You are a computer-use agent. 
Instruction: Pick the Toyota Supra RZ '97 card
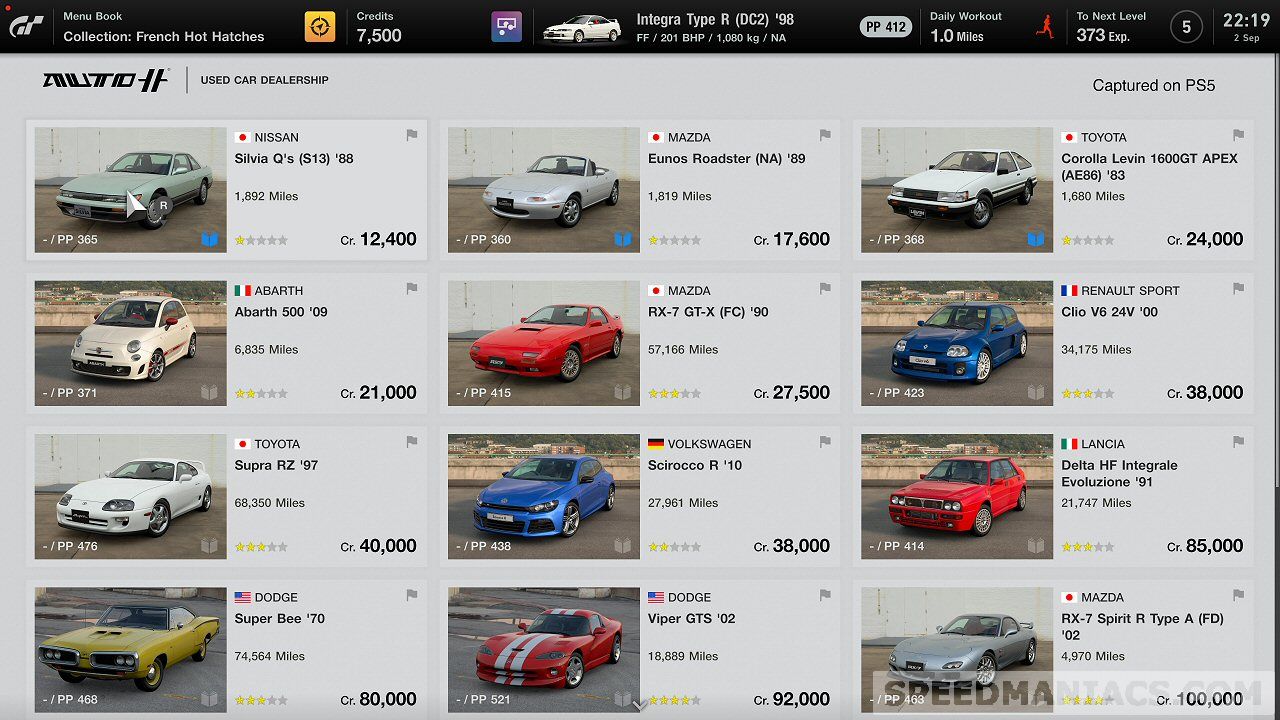pyautogui.click(x=226, y=496)
